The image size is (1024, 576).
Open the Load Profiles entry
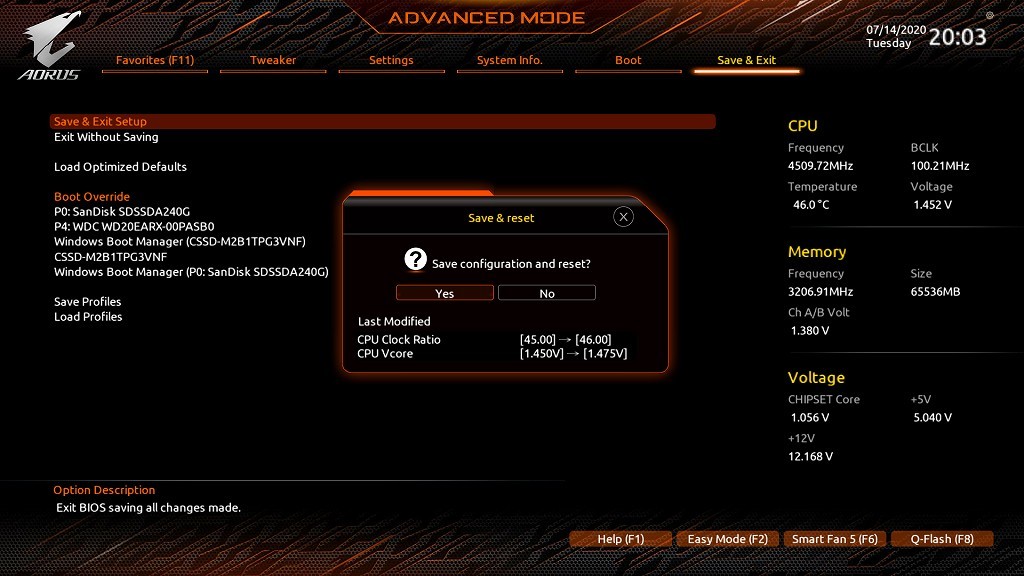point(88,317)
